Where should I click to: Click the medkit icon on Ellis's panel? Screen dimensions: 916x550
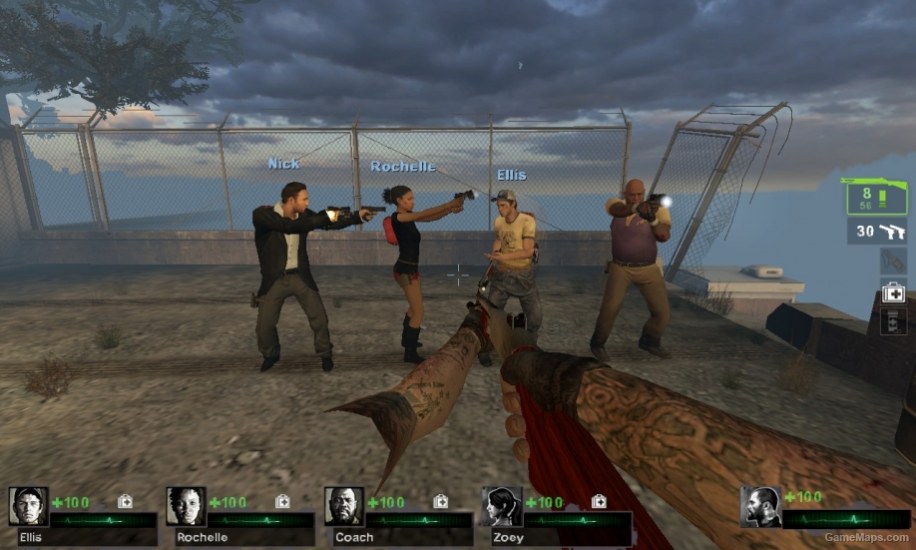(x=125, y=501)
